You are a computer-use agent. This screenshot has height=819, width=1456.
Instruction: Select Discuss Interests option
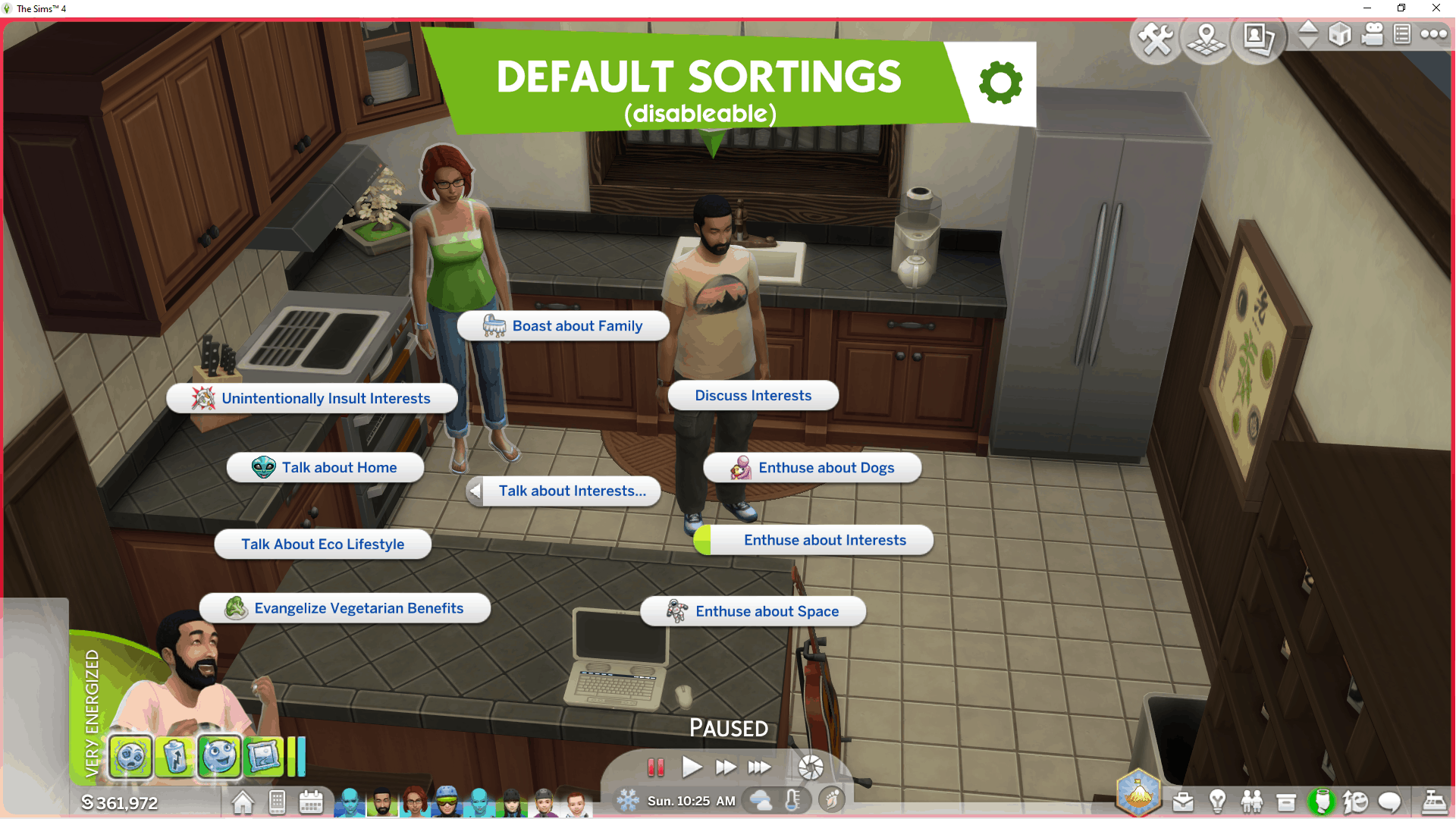tap(753, 396)
